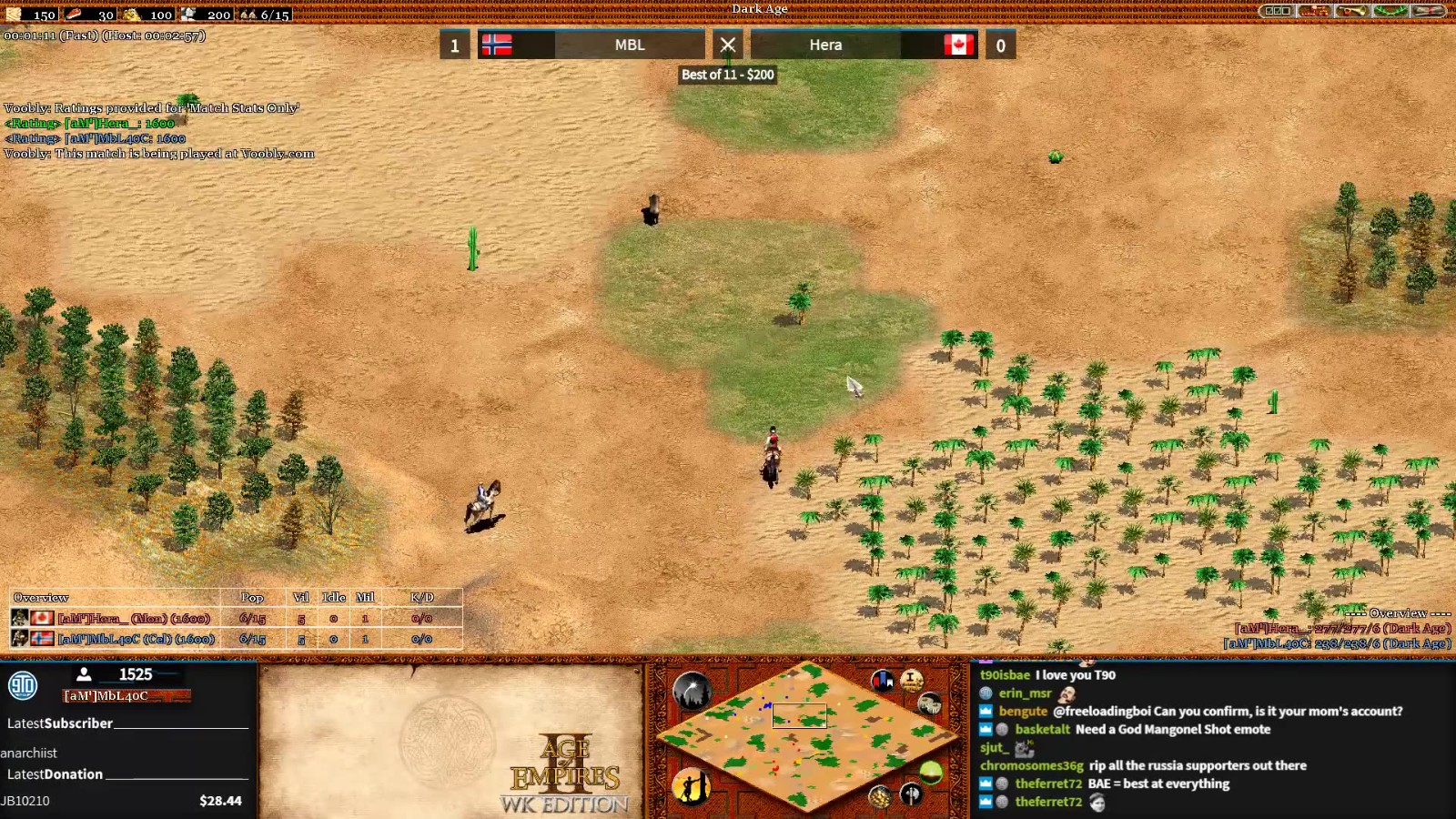Viewport: 1456px width, 819px height.
Task: Click the horse-skull unit icon beside the minimap
Action: tap(929, 703)
